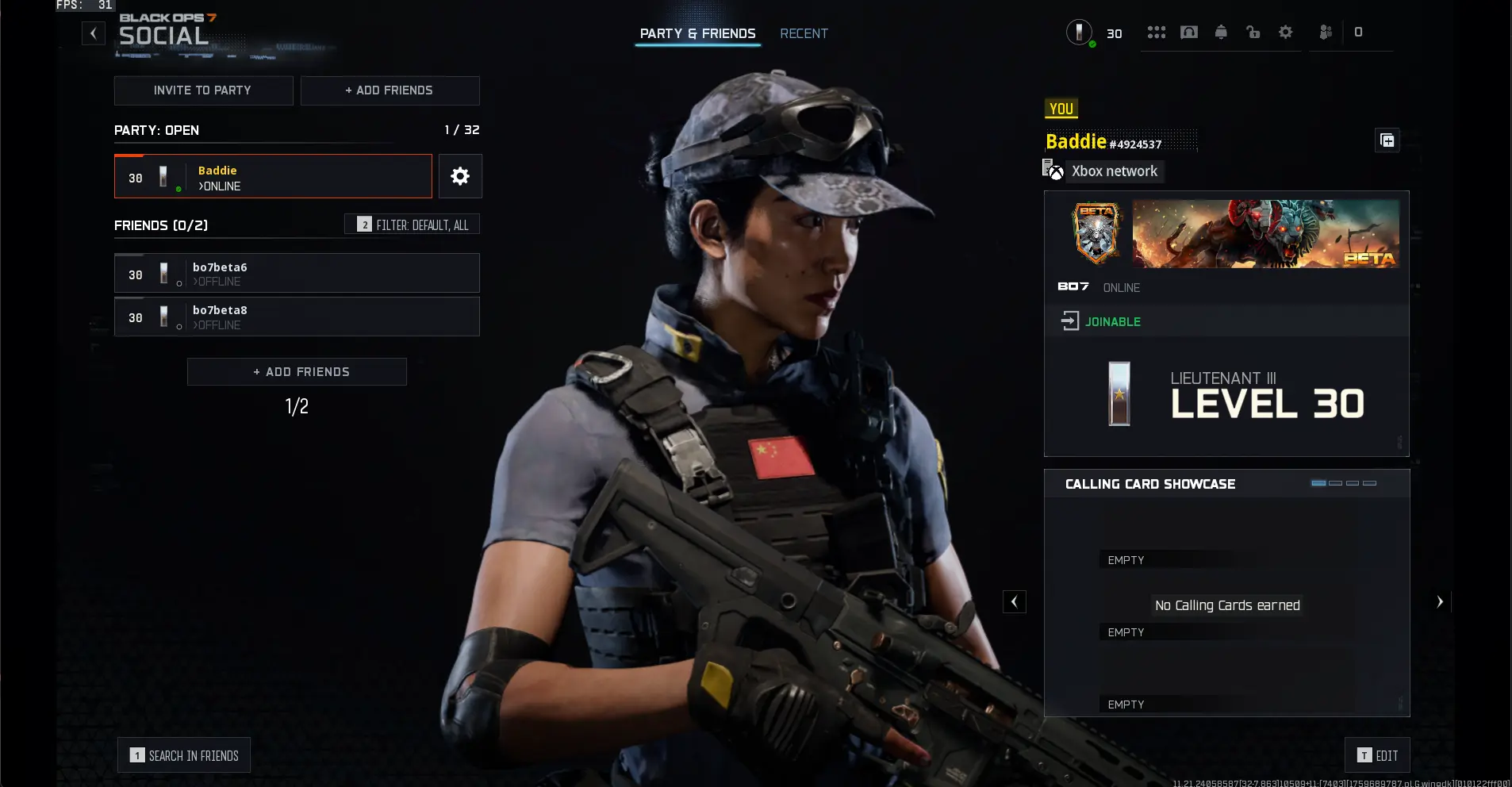Click Add Friends below the friends list
The height and width of the screenshot is (787, 1512).
click(297, 371)
